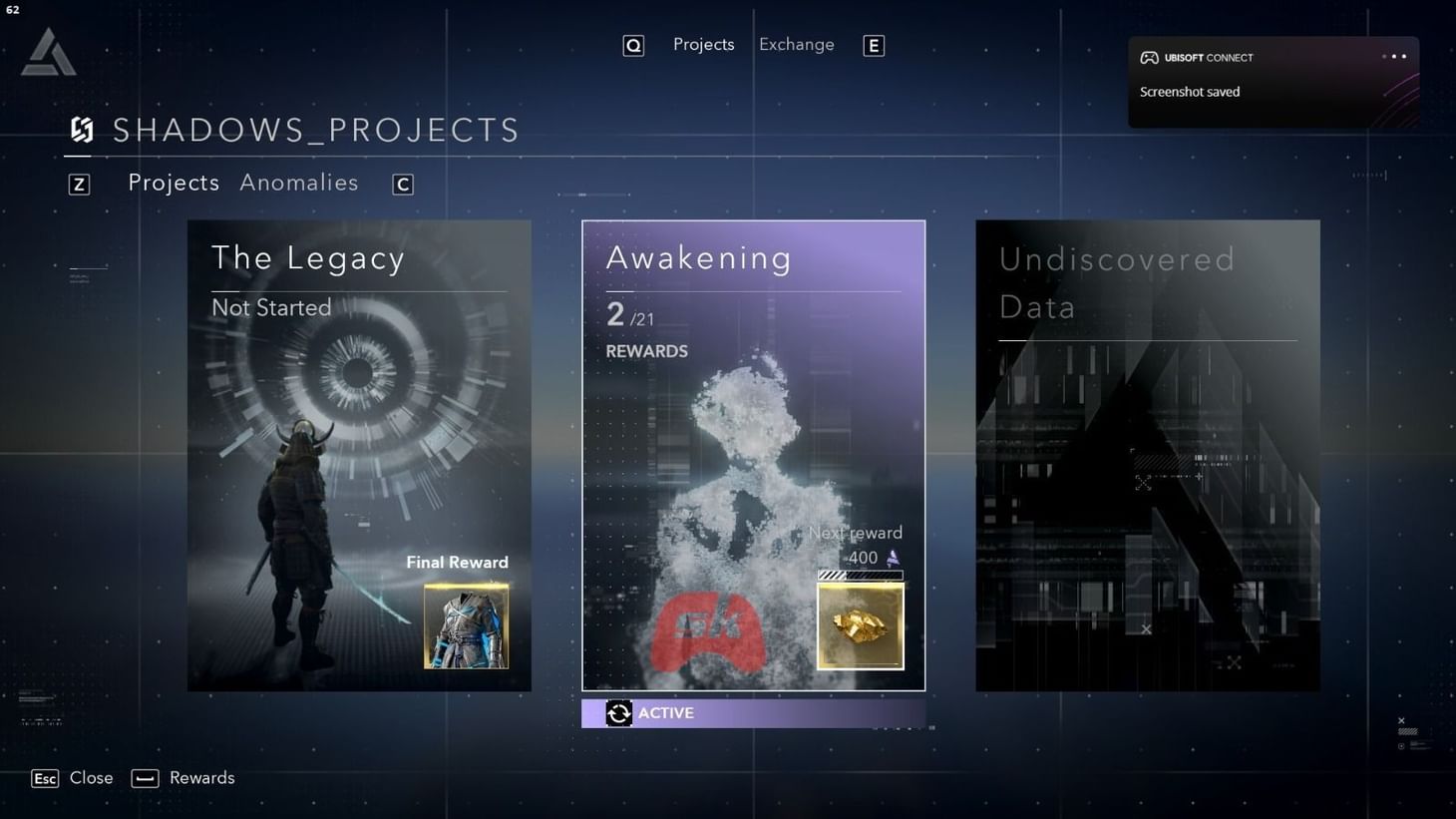This screenshot has width=1456, height=819.
Task: Open the Ubisoft Connect ellipsis menu
Action: click(x=1394, y=57)
